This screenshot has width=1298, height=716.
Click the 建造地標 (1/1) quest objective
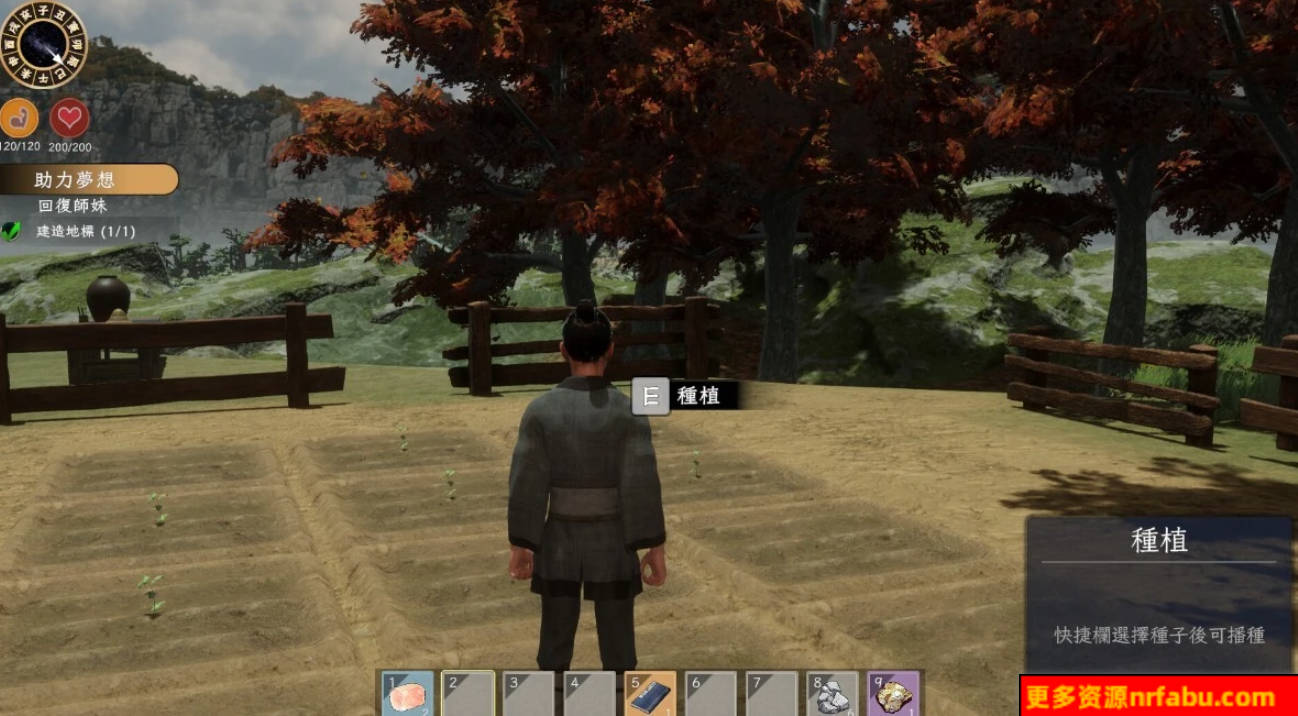85,231
